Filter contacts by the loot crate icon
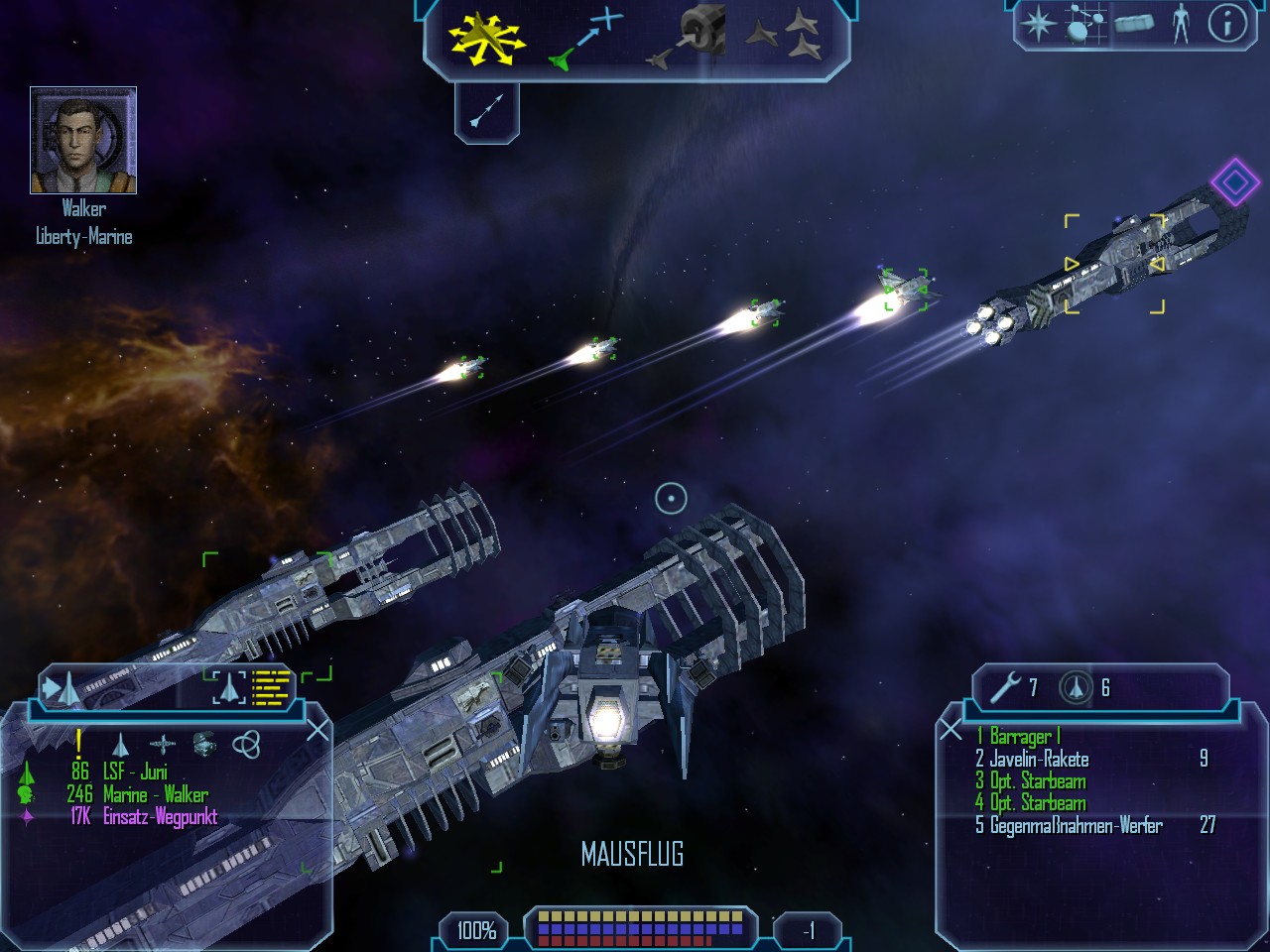Screen dimensions: 1270x952 (x=203, y=744)
